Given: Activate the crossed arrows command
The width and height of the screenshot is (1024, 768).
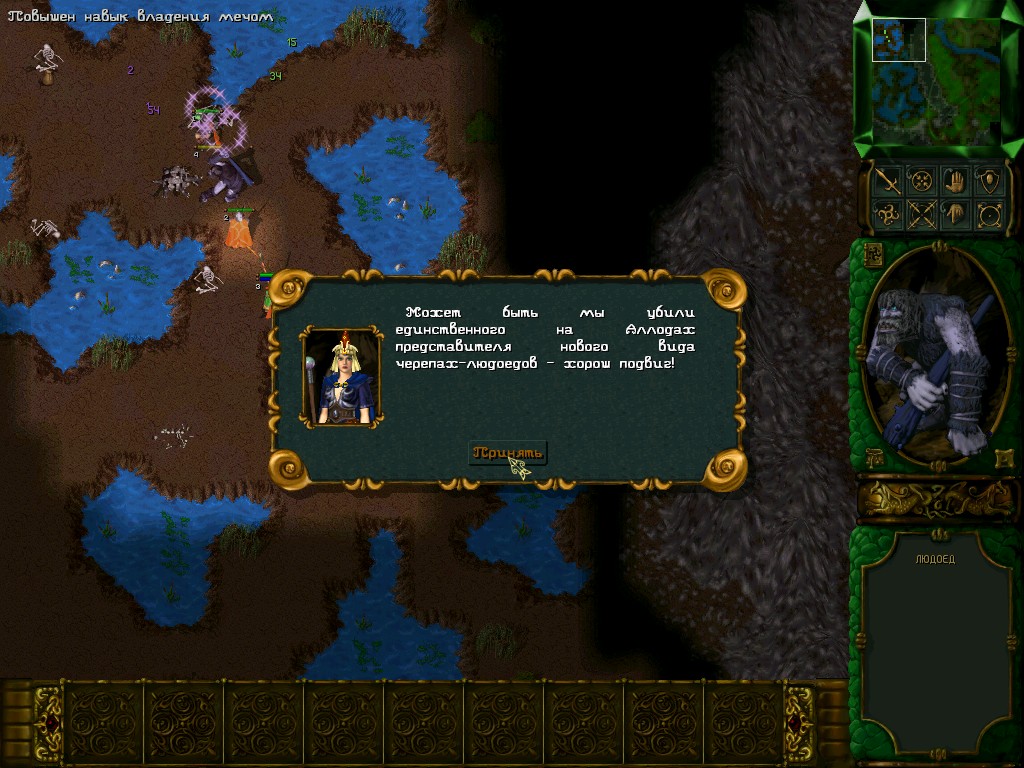Looking at the screenshot, I should (x=920, y=214).
